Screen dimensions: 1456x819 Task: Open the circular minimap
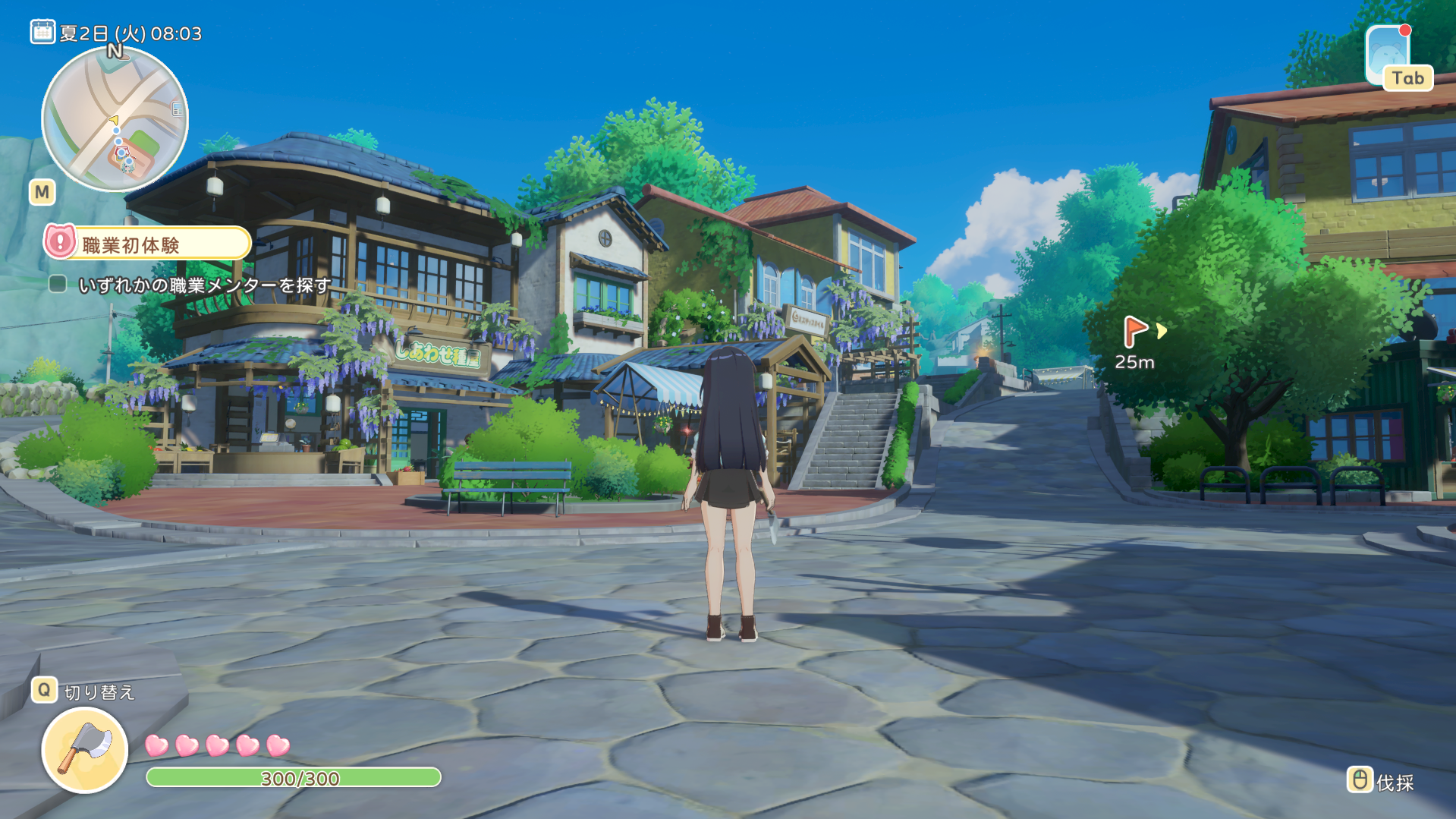pyautogui.click(x=115, y=119)
